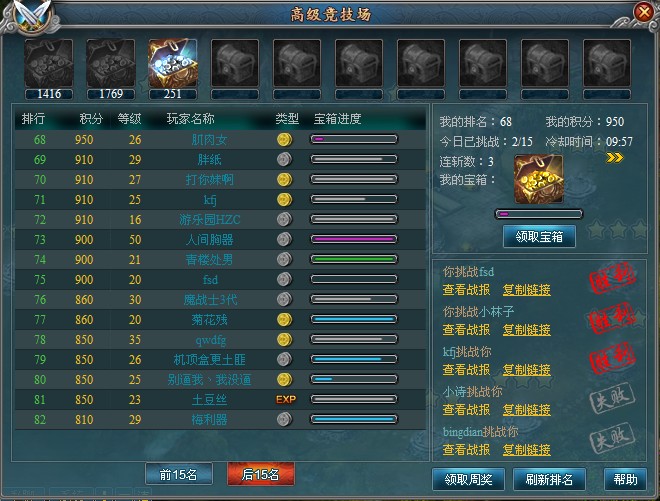Click the yellow arrows beside the cooldown timer
Screen dimensions: 660x501
click(x=615, y=157)
